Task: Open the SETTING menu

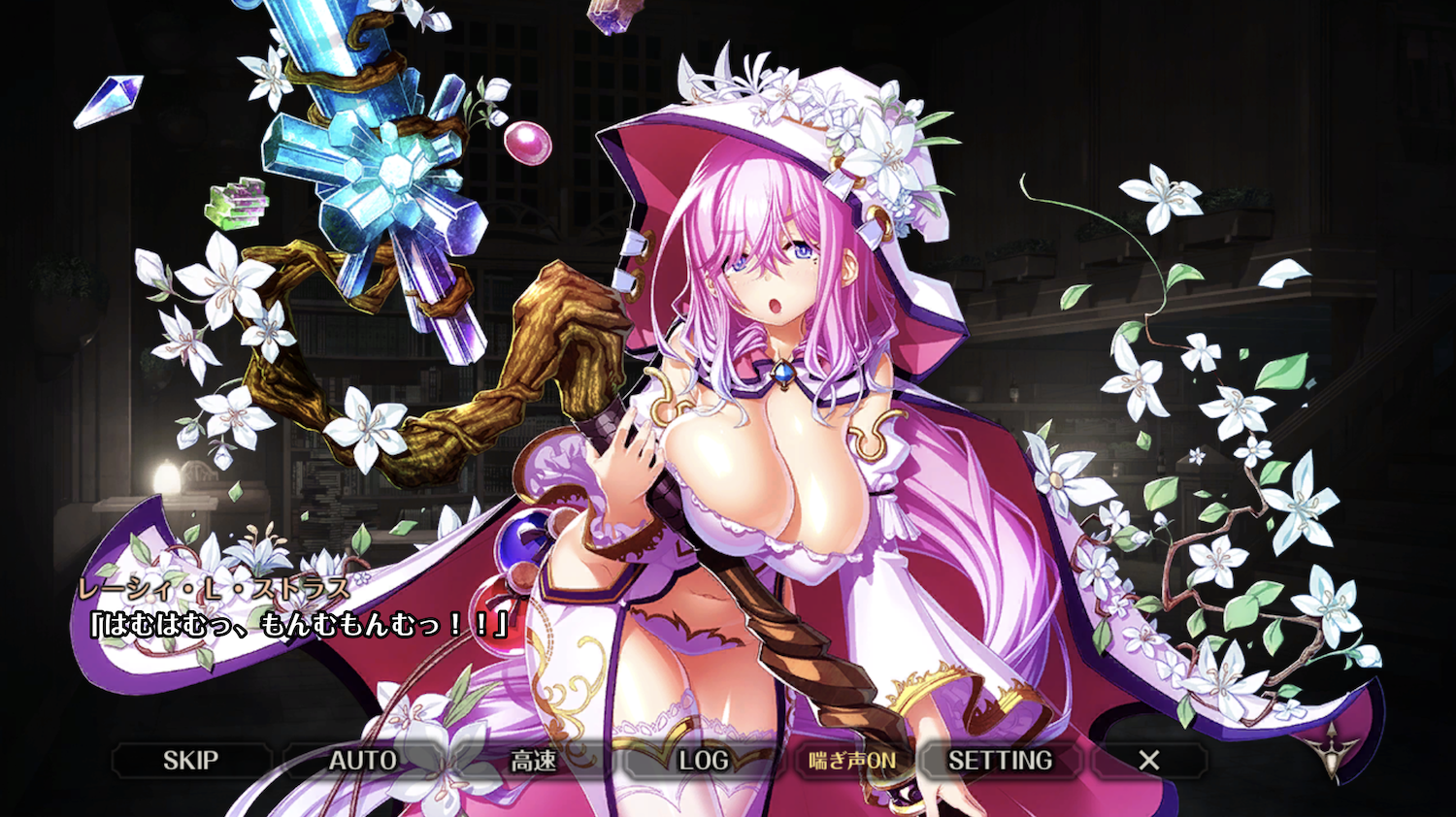Action: 1000,761
